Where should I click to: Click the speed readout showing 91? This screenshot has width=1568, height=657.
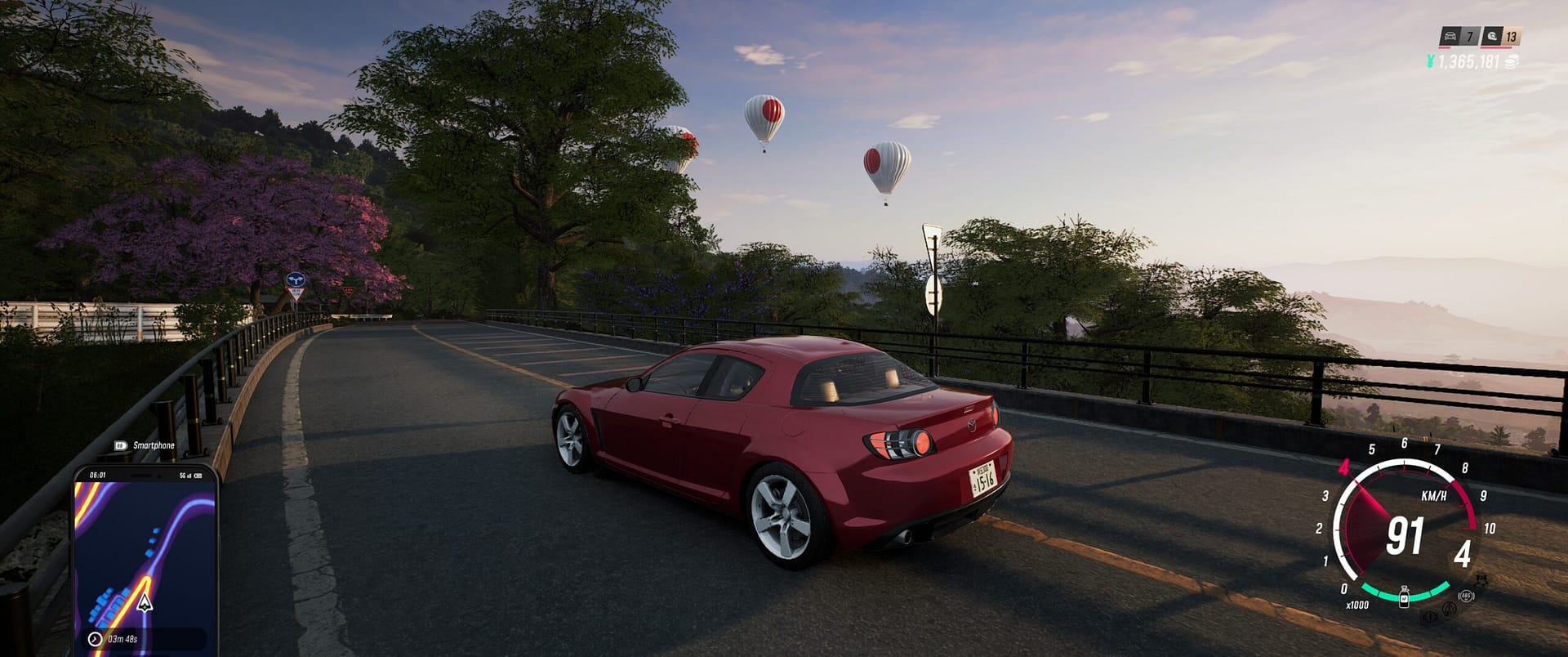tap(1405, 534)
